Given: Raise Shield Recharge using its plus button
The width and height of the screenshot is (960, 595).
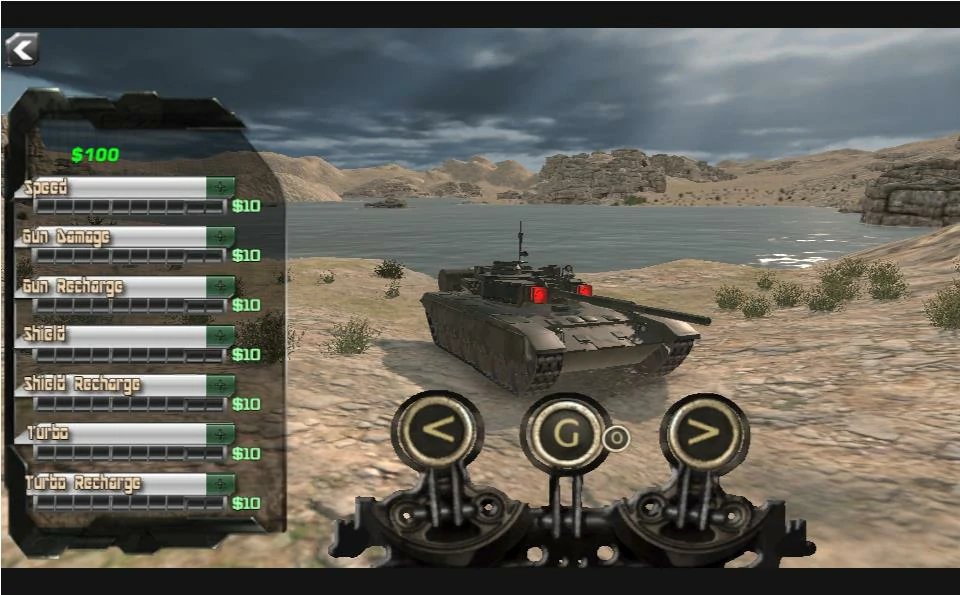Looking at the screenshot, I should (220, 385).
